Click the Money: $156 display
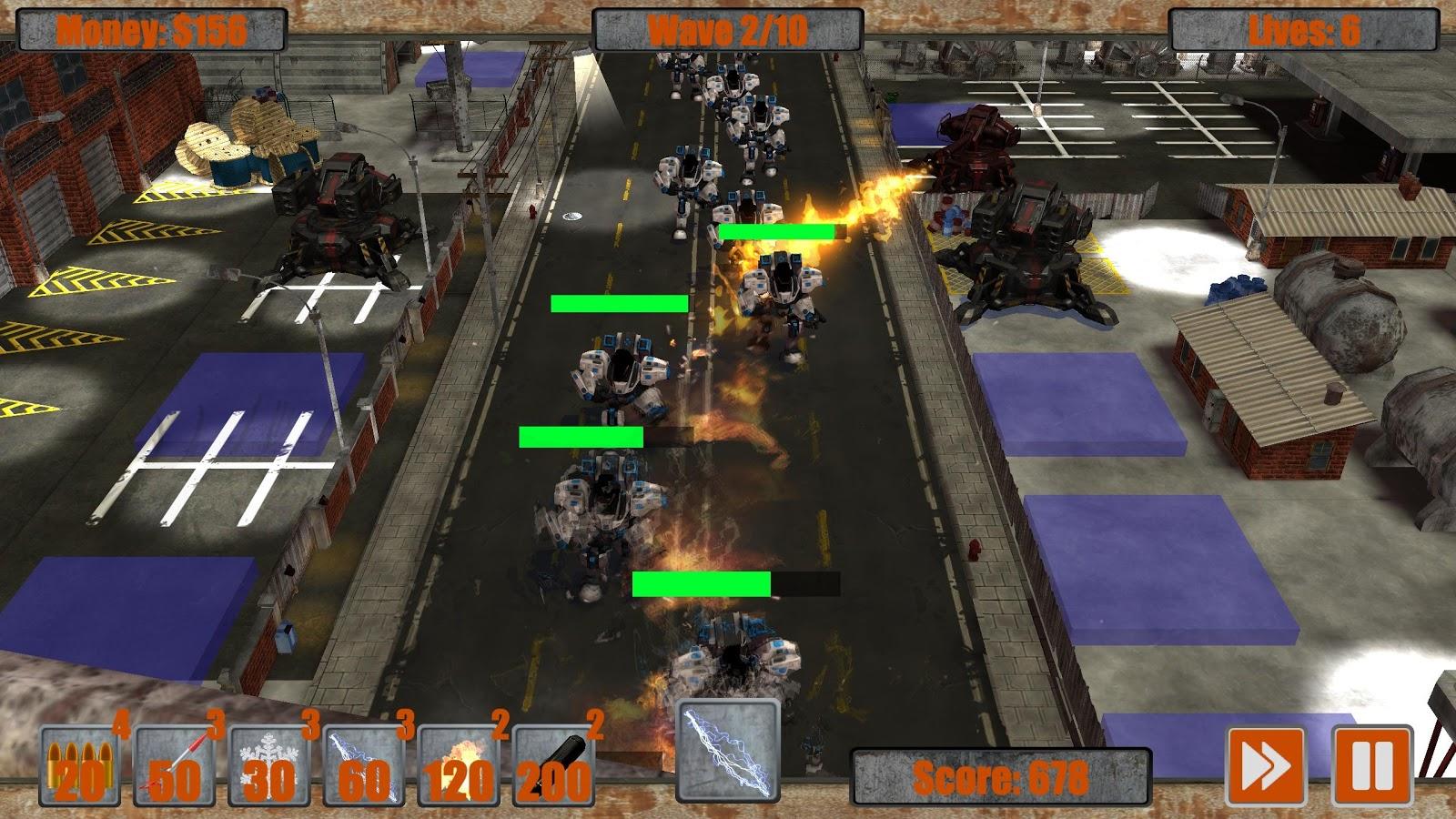Viewport: 1456px width, 819px height. tap(151, 29)
